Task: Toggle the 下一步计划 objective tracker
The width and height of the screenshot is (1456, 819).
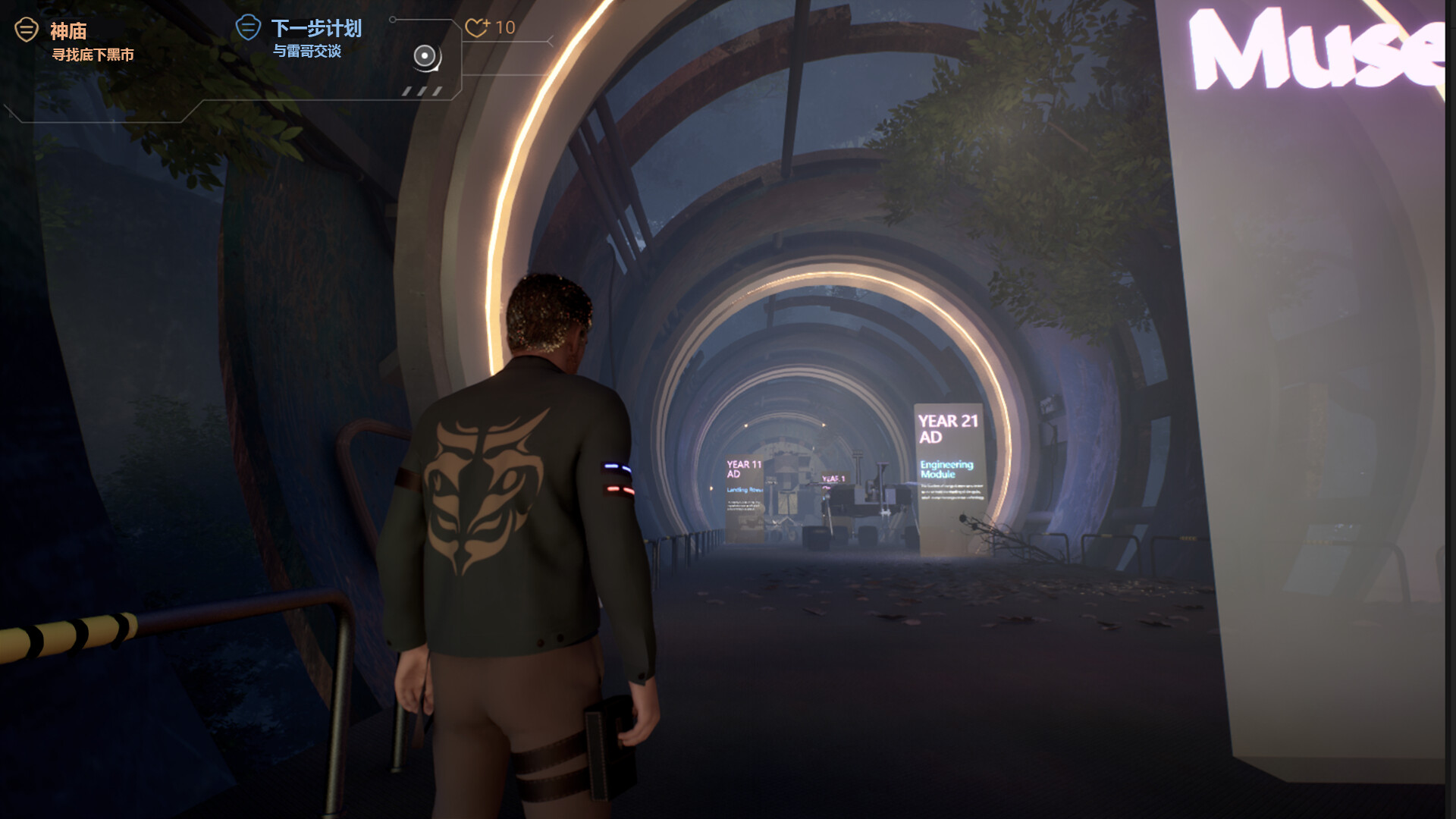Action: pos(317,27)
